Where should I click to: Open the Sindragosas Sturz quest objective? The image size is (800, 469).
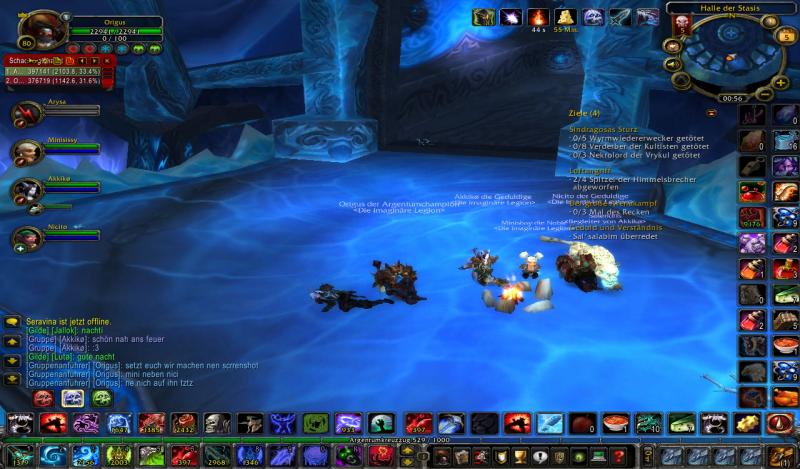(603, 129)
